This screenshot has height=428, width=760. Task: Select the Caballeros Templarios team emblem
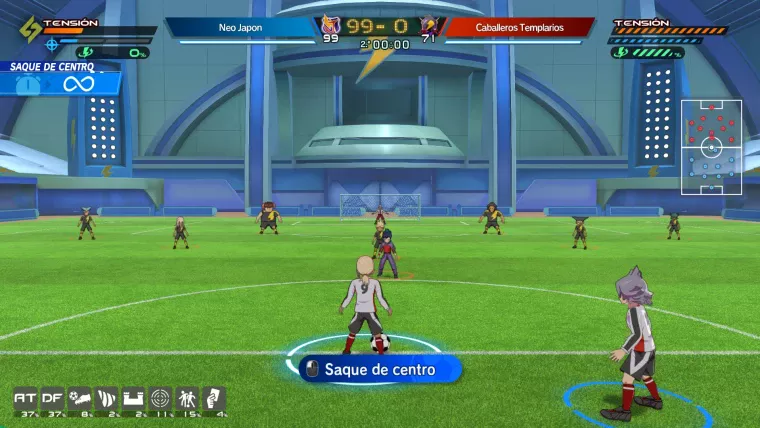point(429,26)
